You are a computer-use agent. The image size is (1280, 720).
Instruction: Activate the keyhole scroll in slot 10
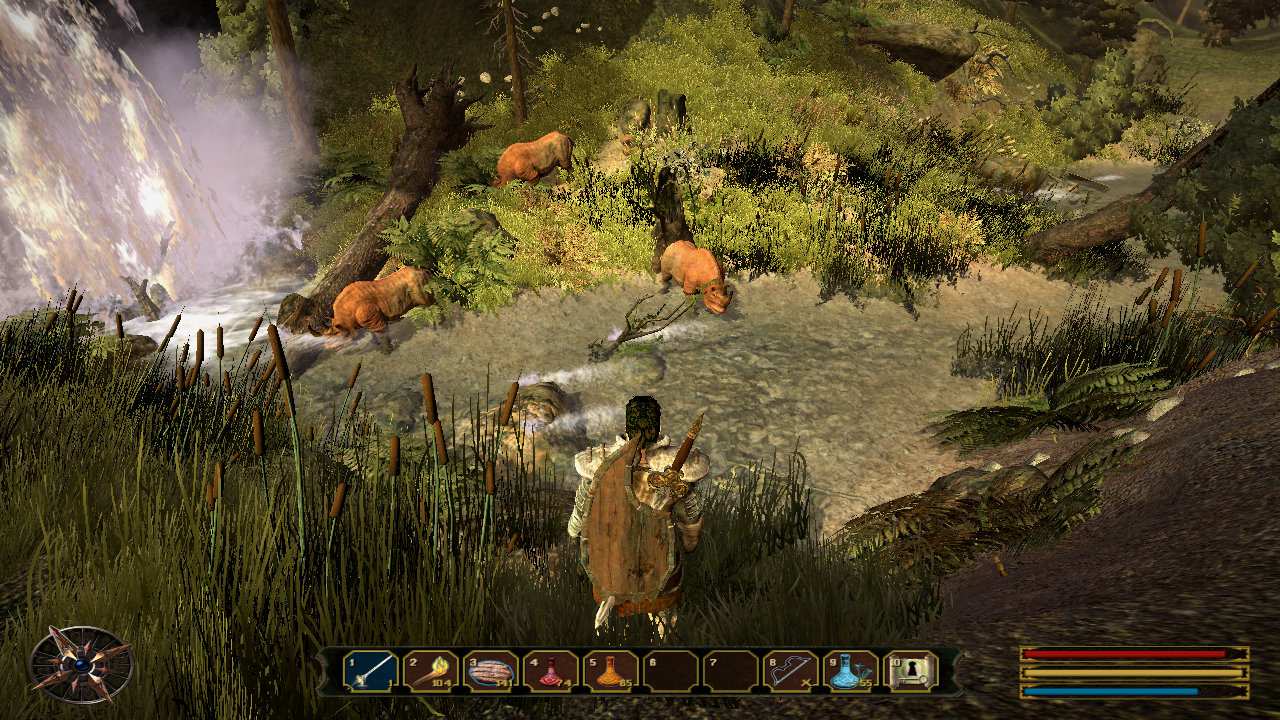(x=911, y=670)
